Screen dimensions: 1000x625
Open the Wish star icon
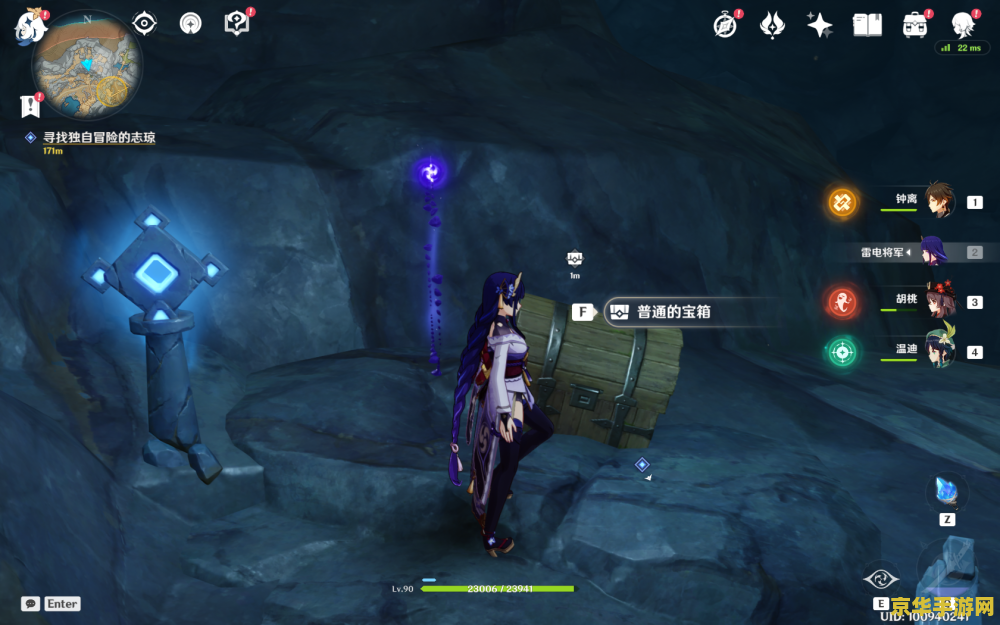[820, 26]
